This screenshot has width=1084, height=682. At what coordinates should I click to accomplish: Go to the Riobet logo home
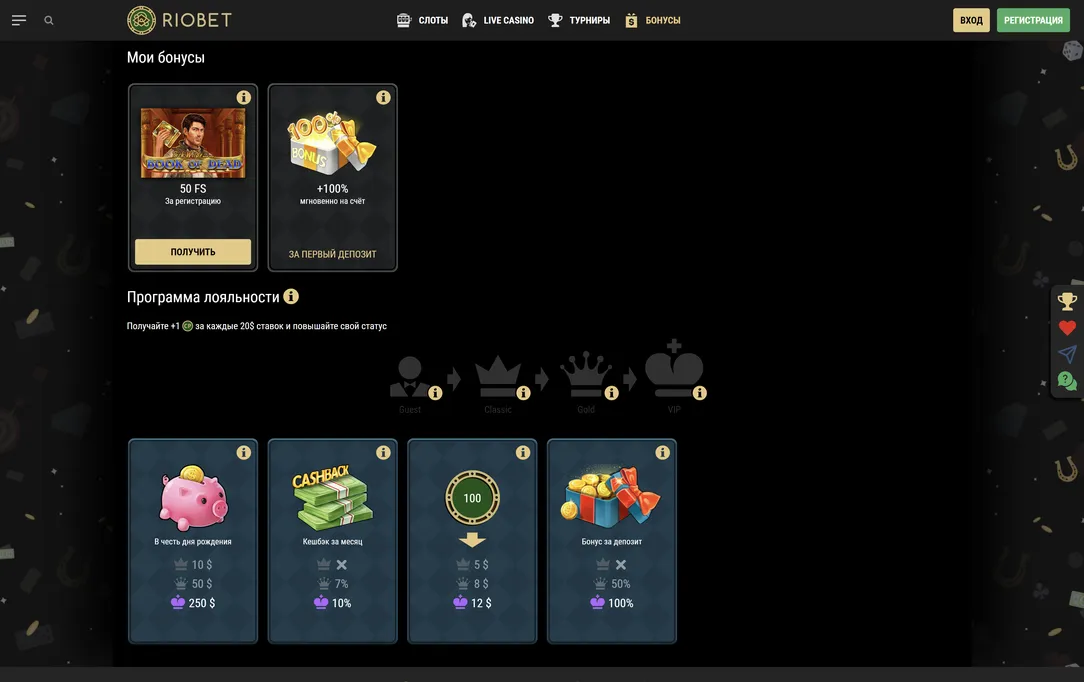(x=180, y=20)
